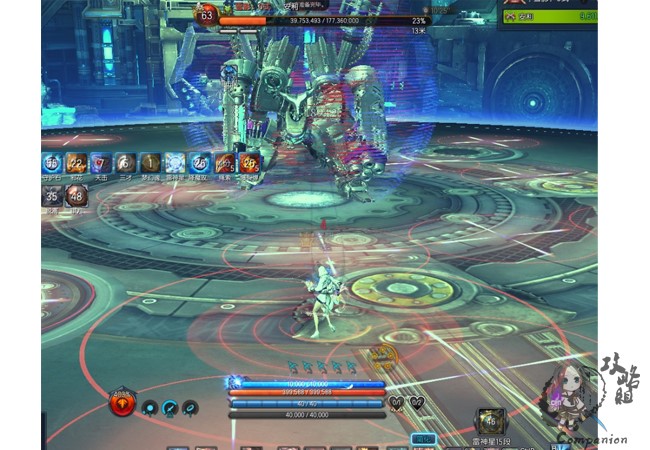Click the buff icon showing 48
This screenshot has width=650, height=450.
coord(76,196)
